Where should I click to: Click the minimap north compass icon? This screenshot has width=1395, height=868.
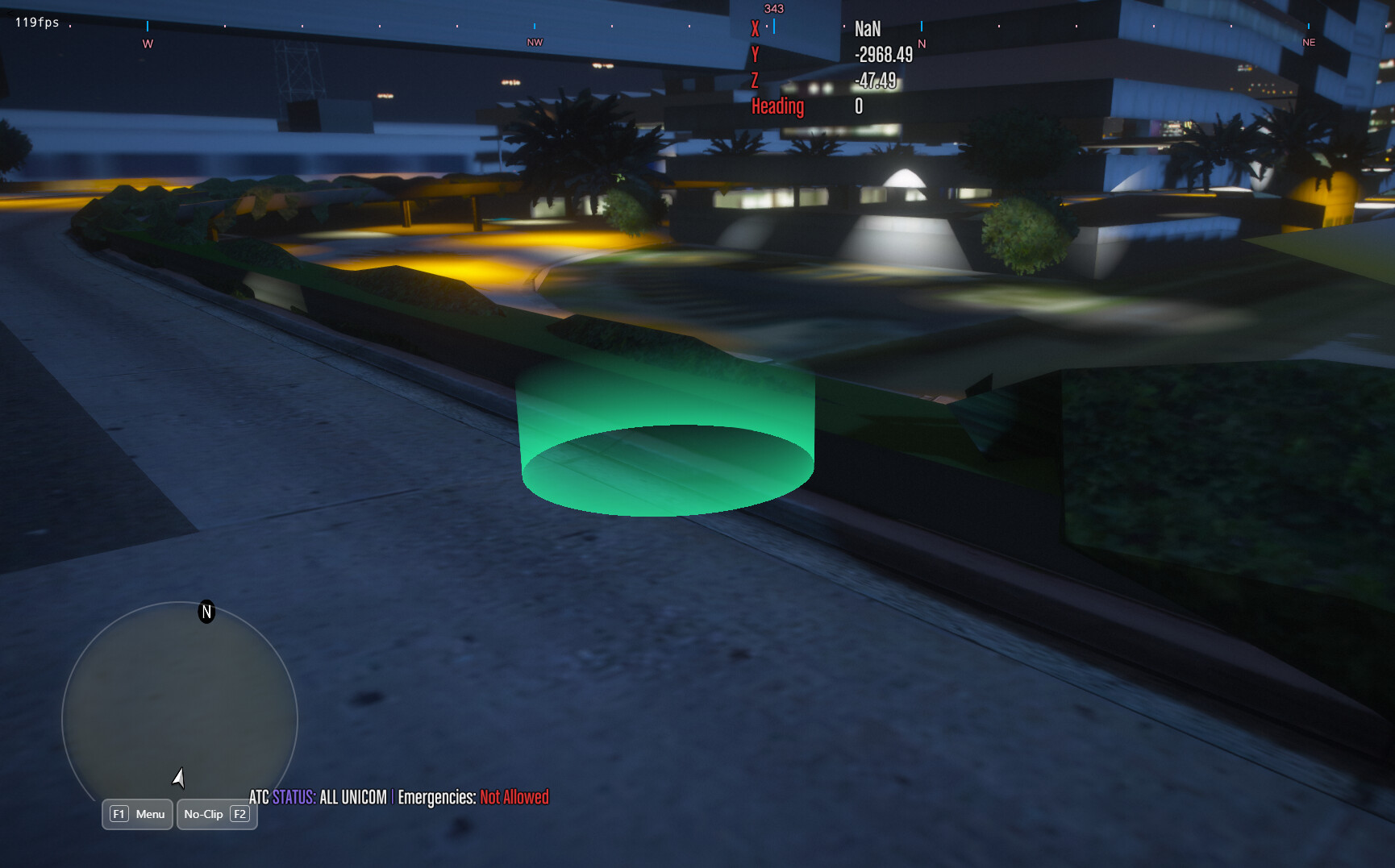tap(206, 613)
